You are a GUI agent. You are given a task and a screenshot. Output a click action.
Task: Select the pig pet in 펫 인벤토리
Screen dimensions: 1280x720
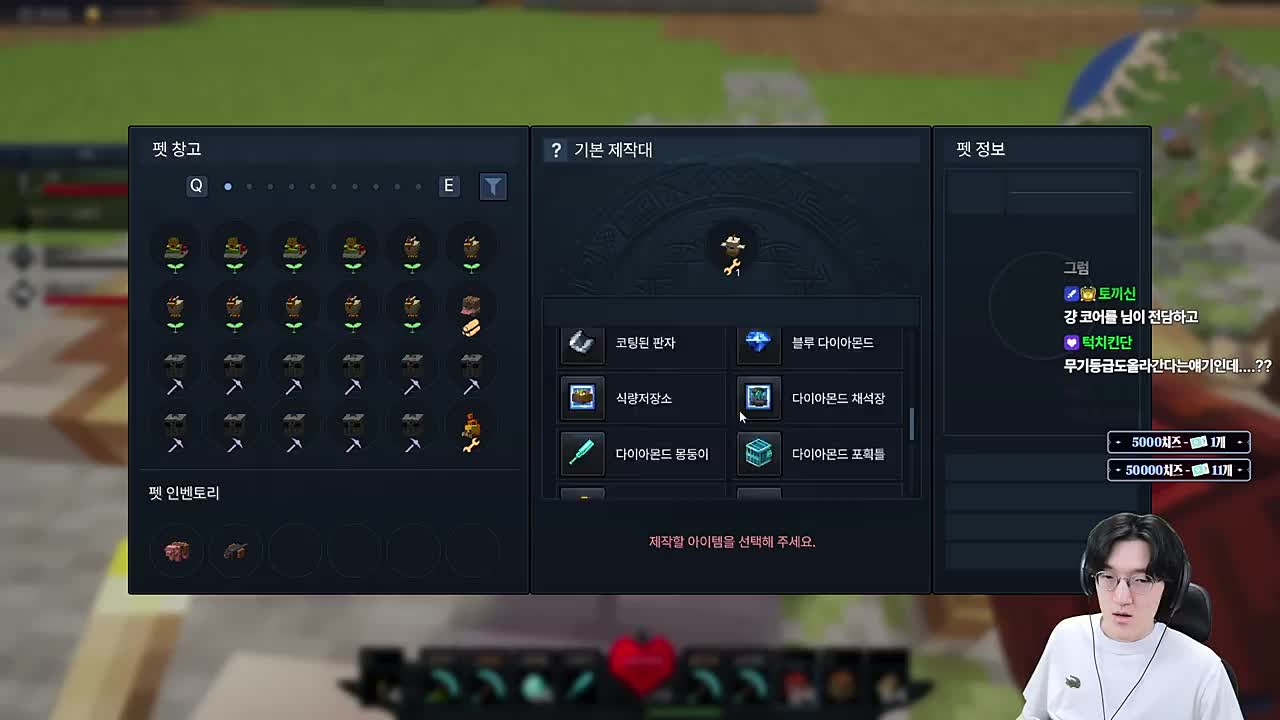176,550
